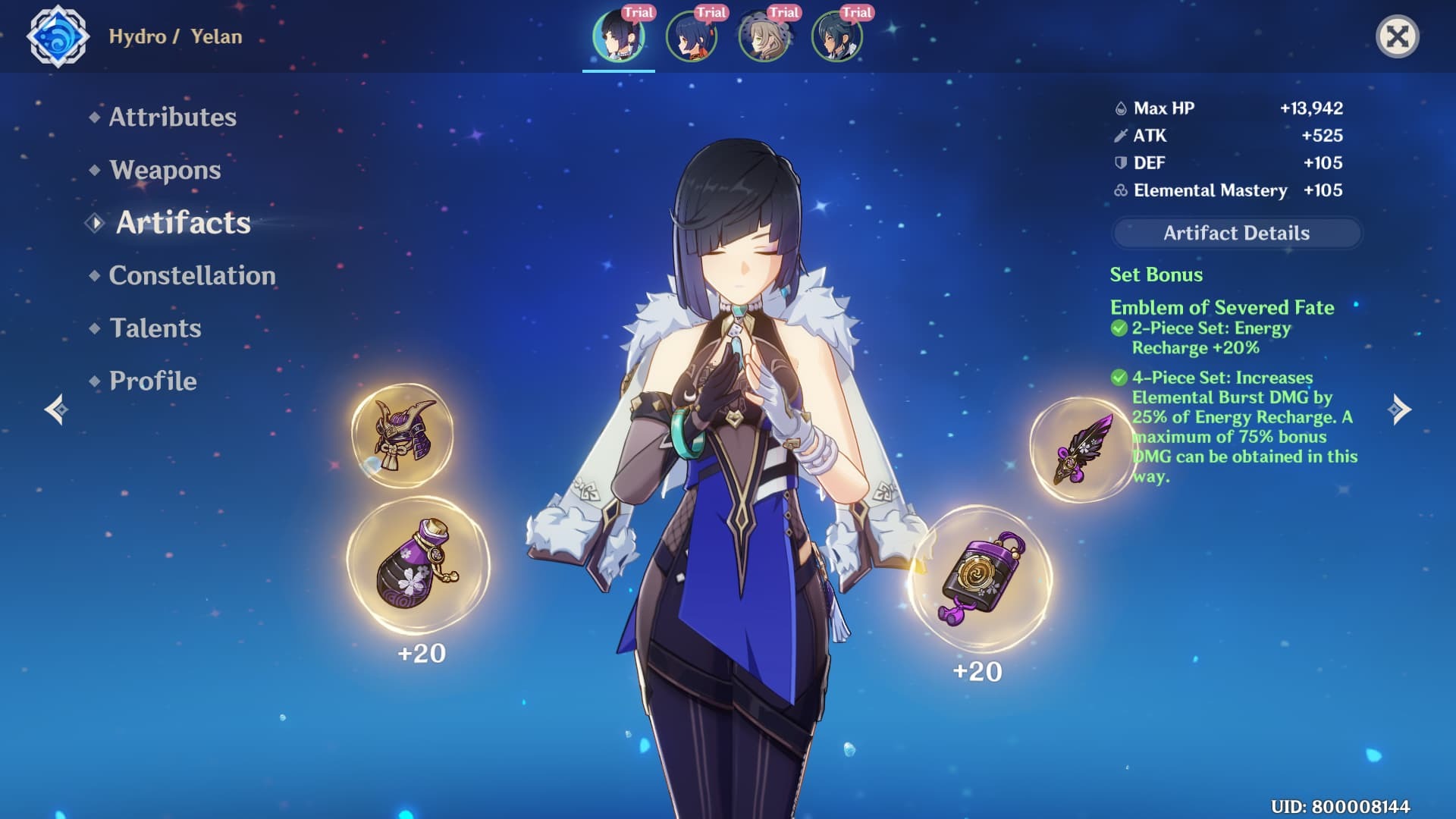
Task: Choose the feather plume artifact slot
Action: pyautogui.click(x=1082, y=450)
